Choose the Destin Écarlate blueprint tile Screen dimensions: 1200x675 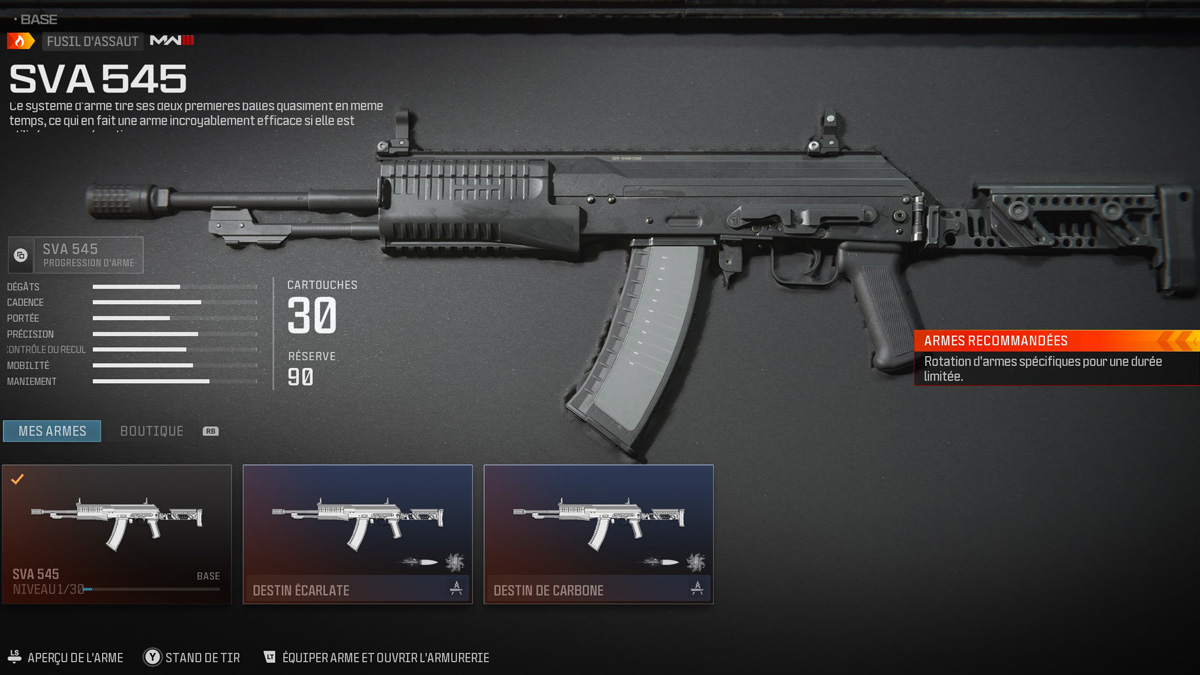358,534
